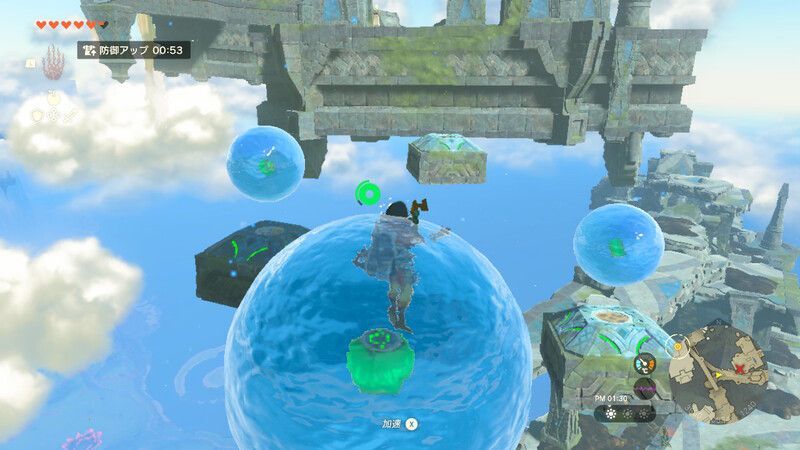Select the shield shortcut icon

coord(37,116)
